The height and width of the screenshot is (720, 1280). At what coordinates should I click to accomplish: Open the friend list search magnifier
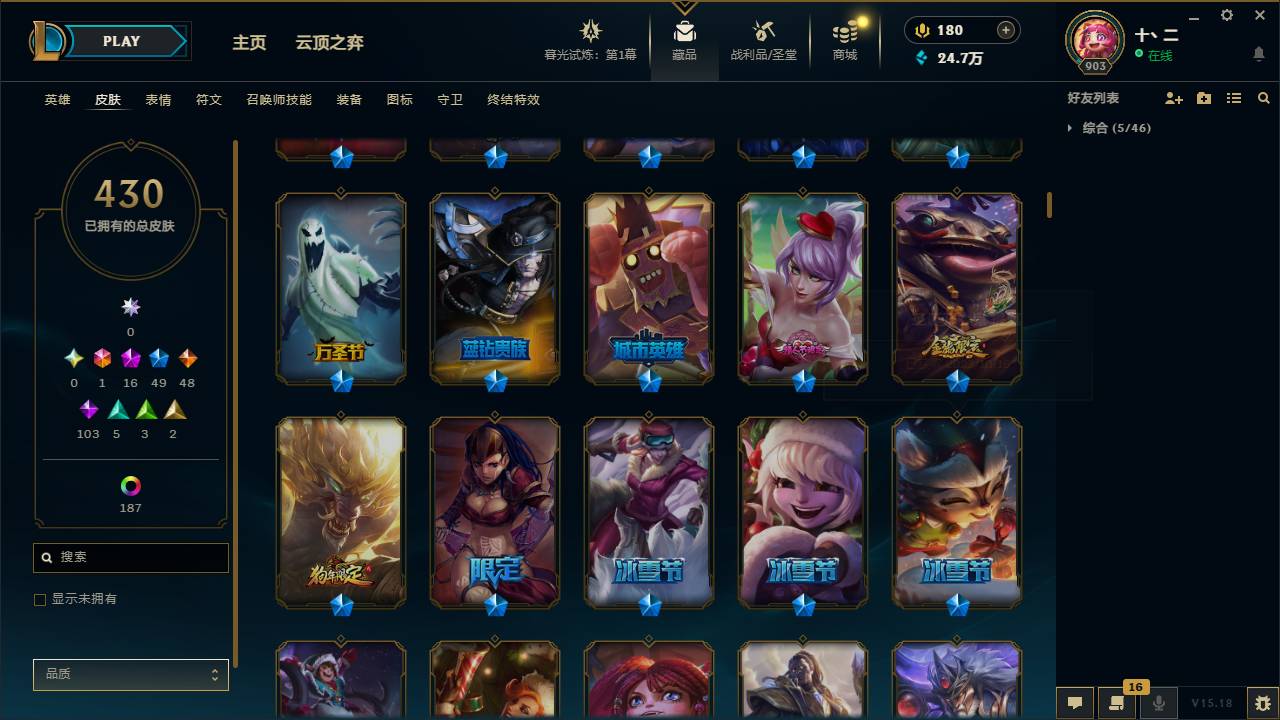(1263, 97)
